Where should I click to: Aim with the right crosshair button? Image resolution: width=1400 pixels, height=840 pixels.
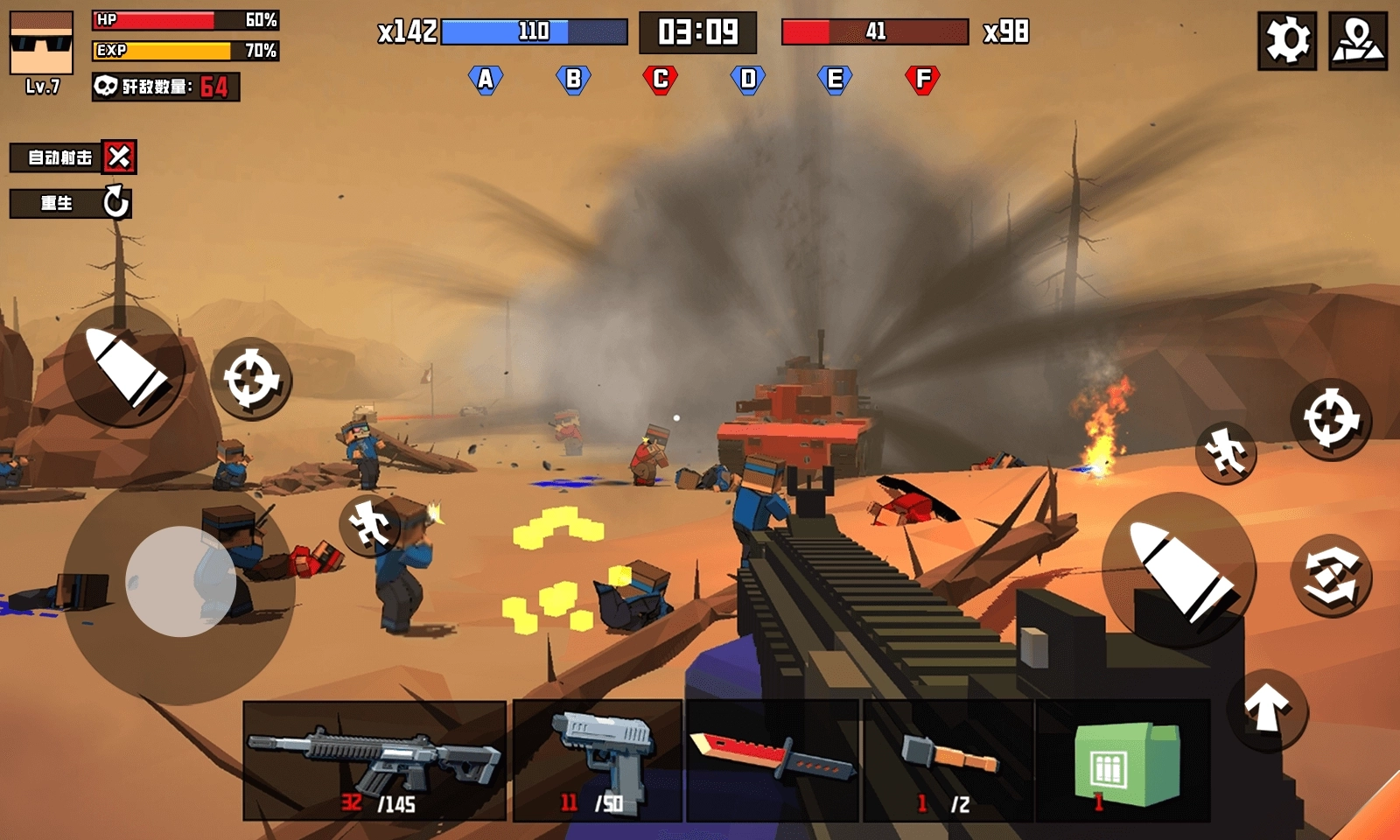1331,418
